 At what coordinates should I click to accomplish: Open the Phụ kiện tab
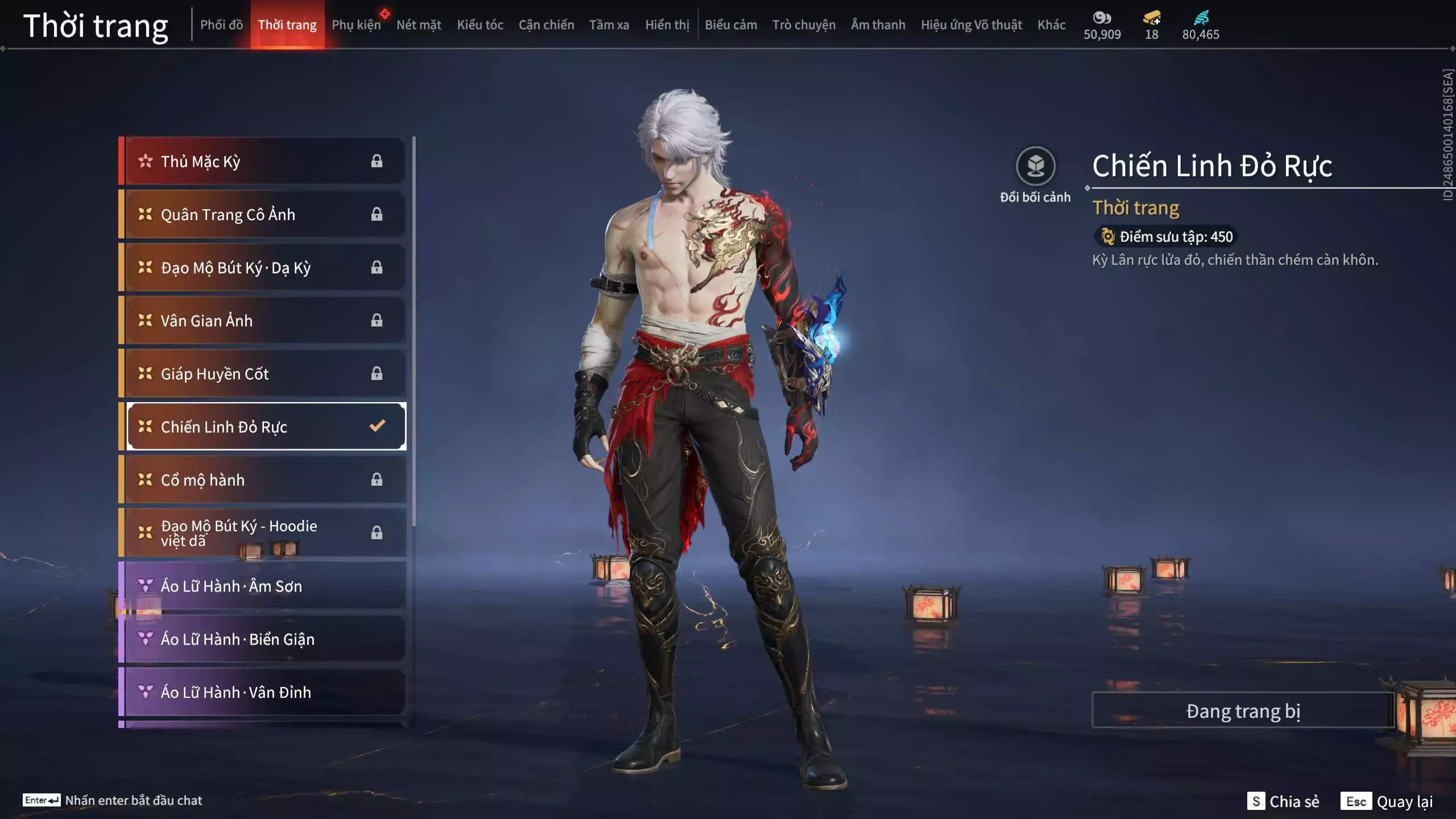356,25
